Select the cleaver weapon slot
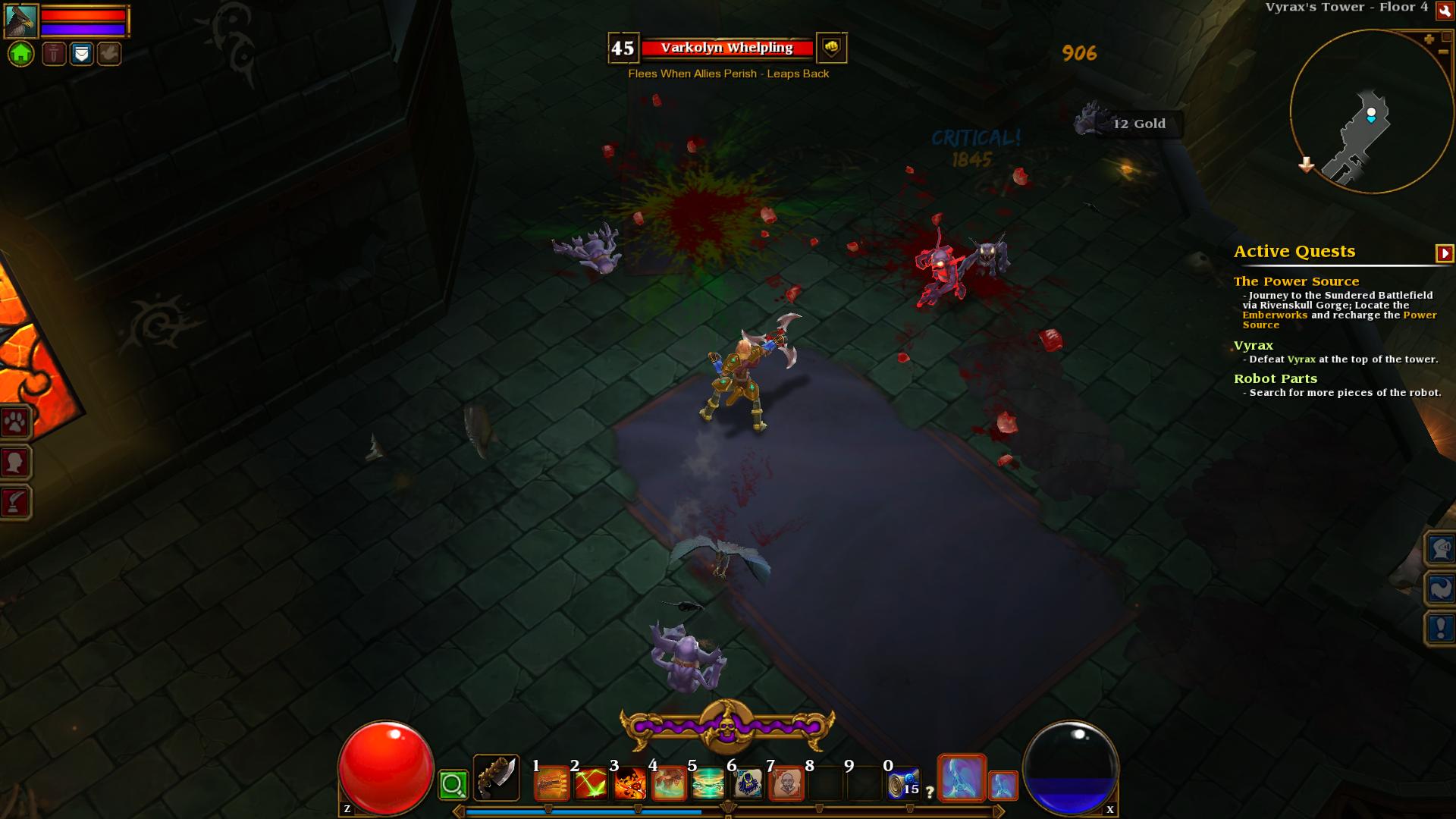Viewport: 1456px width, 819px height. [x=497, y=778]
